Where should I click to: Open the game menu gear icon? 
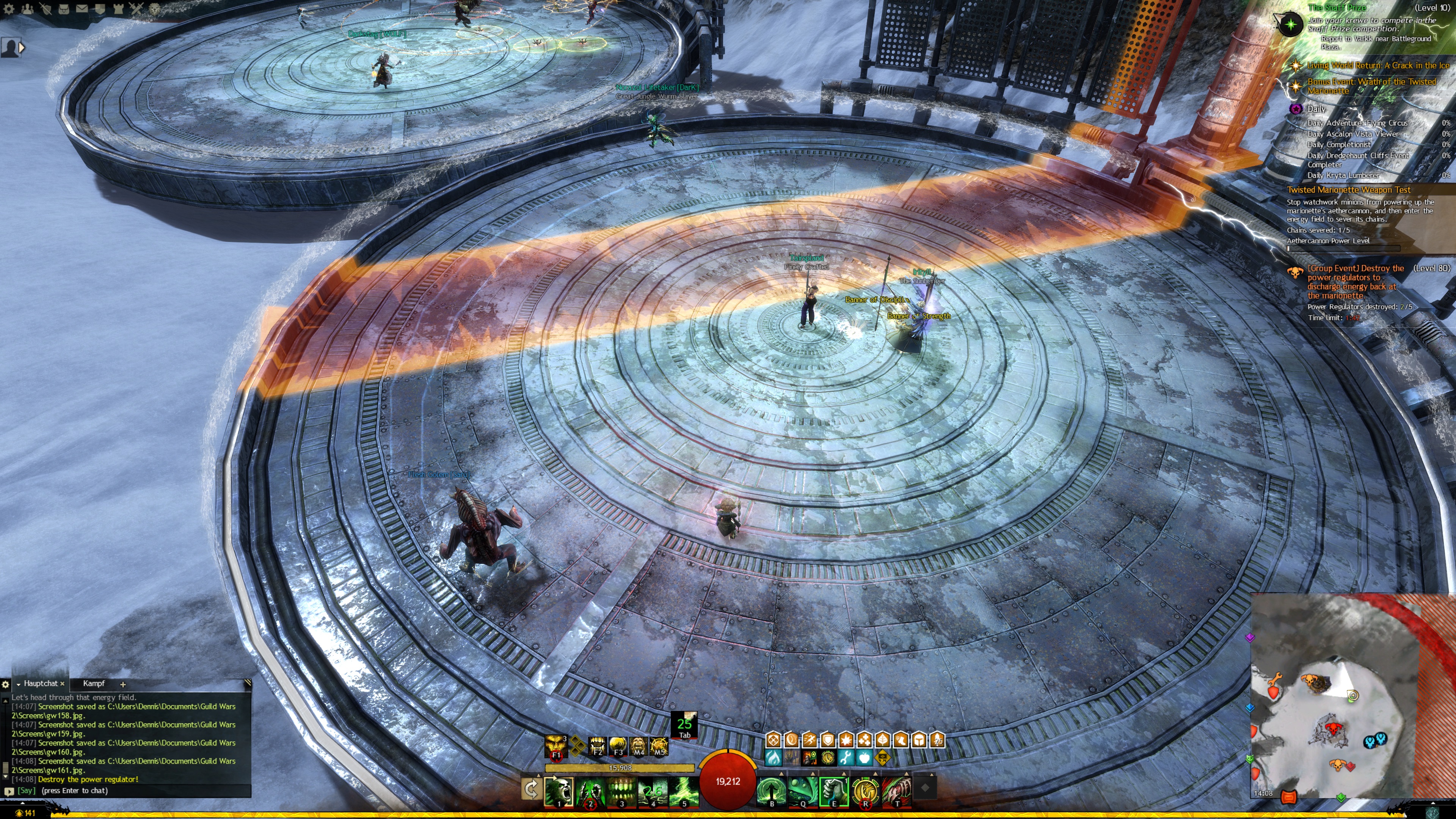[x=8, y=8]
